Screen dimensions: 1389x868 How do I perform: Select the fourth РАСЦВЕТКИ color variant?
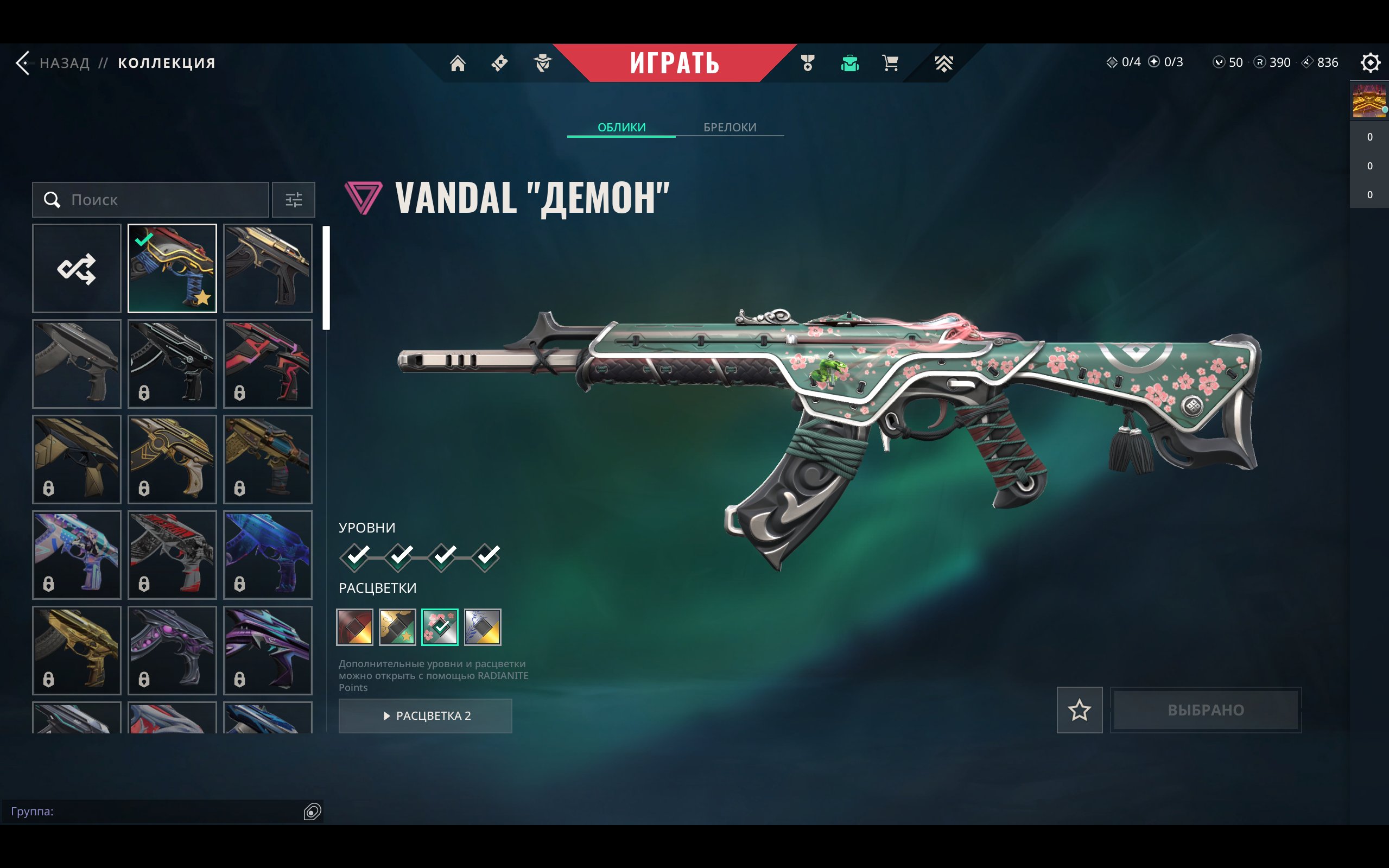point(482,627)
